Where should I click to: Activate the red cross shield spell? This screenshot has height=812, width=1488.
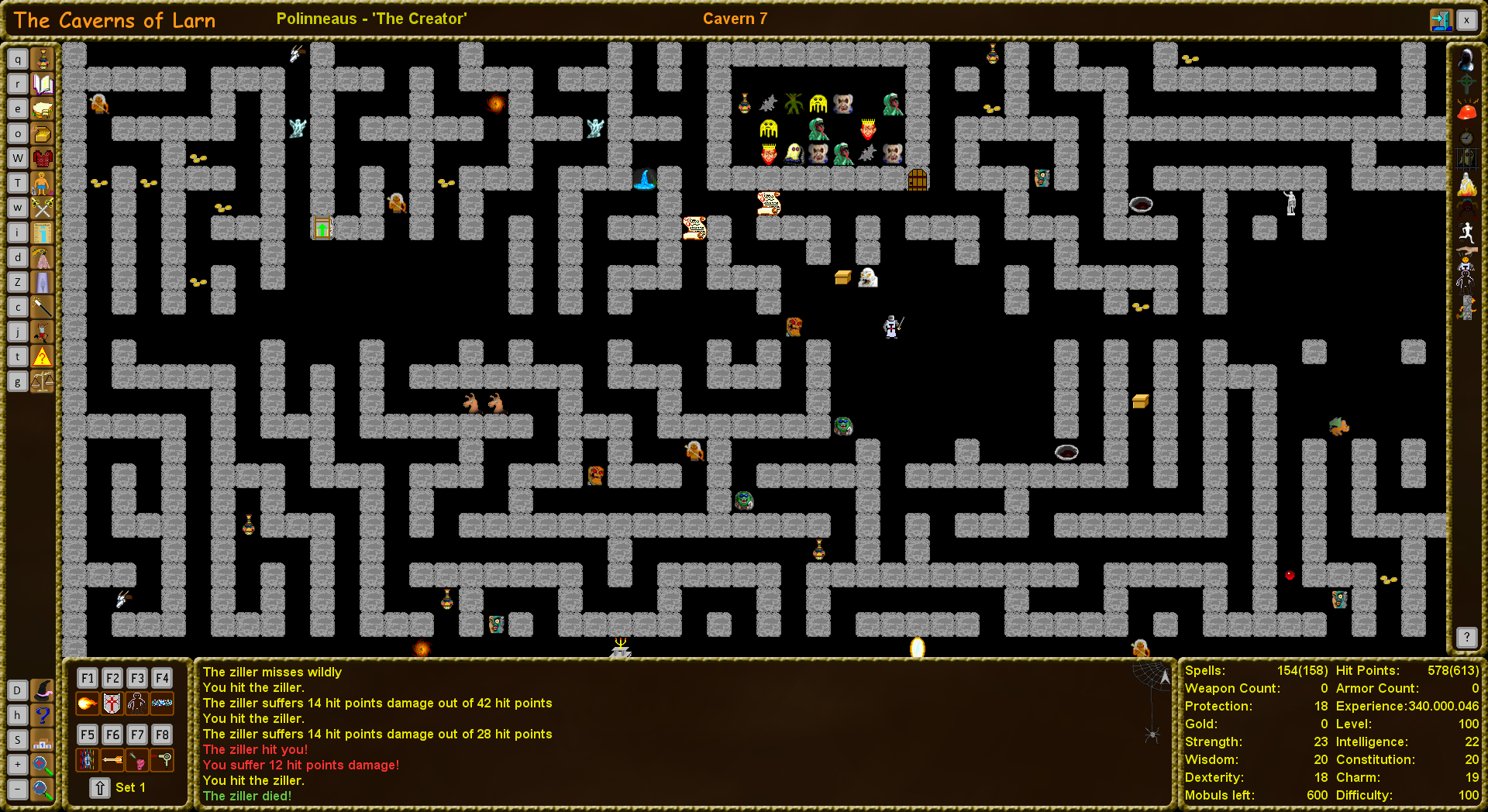tap(112, 704)
